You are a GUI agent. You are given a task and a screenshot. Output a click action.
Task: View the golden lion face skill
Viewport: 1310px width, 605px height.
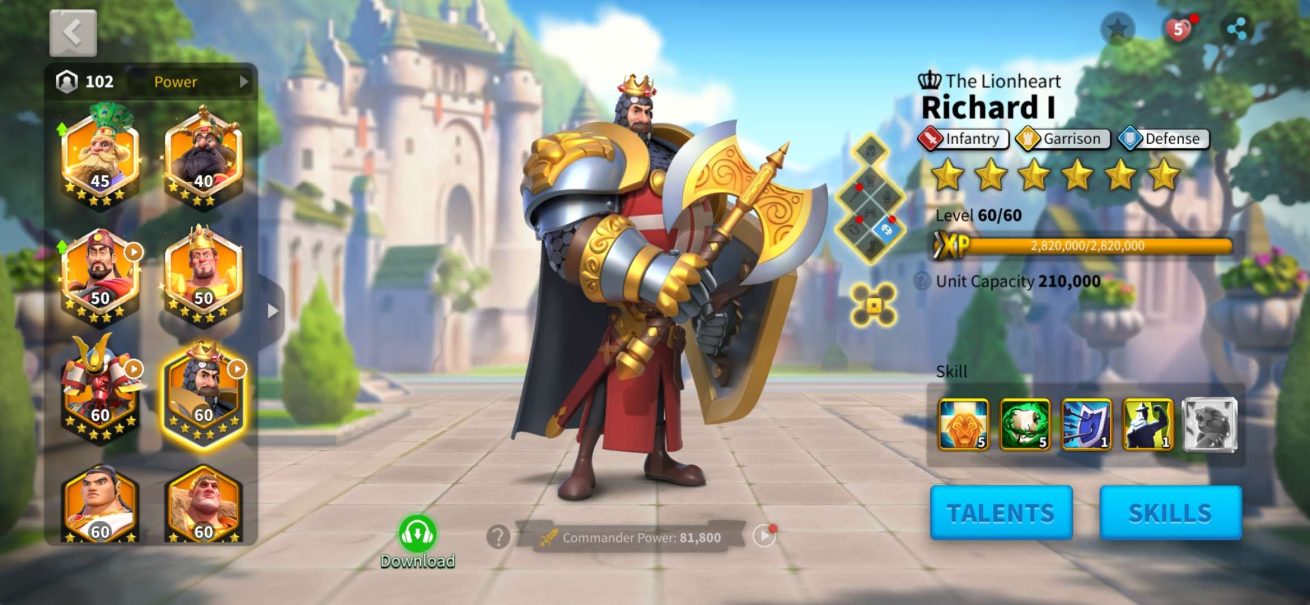point(963,424)
